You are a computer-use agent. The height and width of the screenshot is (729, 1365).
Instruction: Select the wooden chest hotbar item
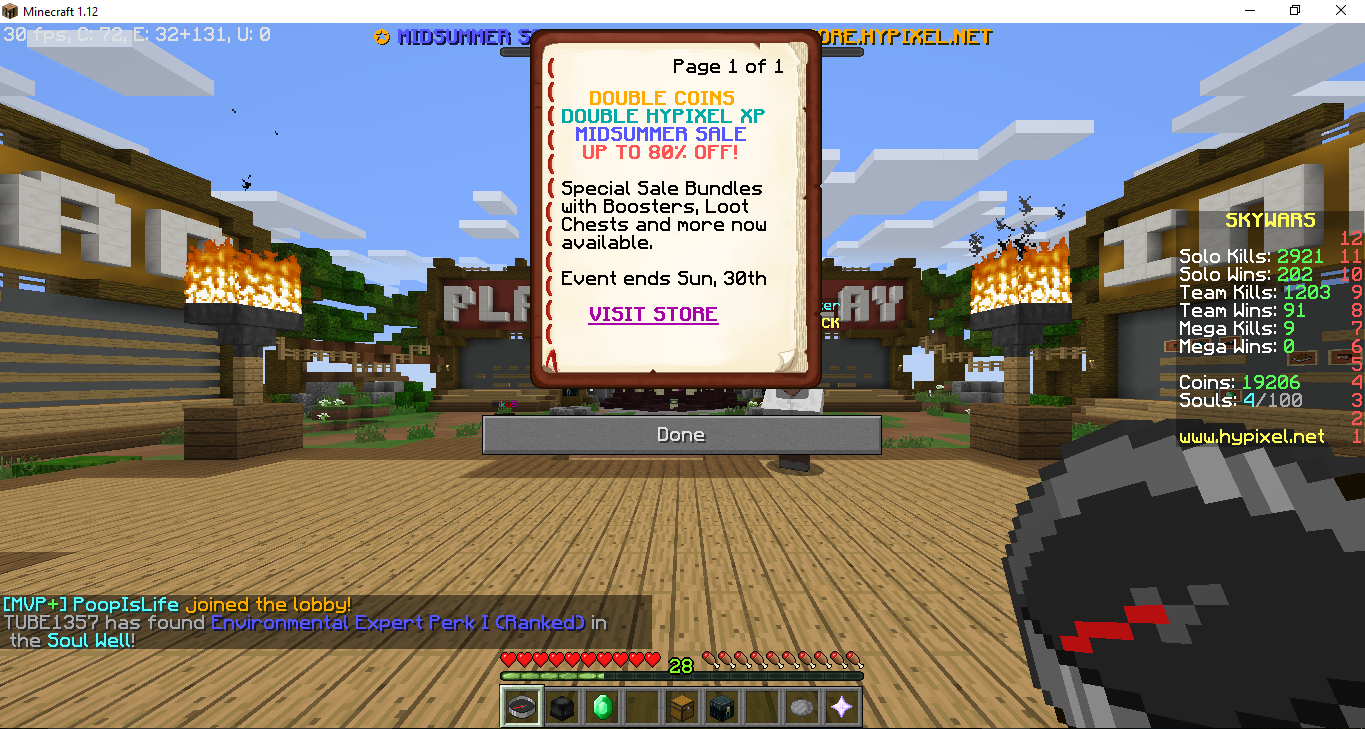tap(681, 705)
